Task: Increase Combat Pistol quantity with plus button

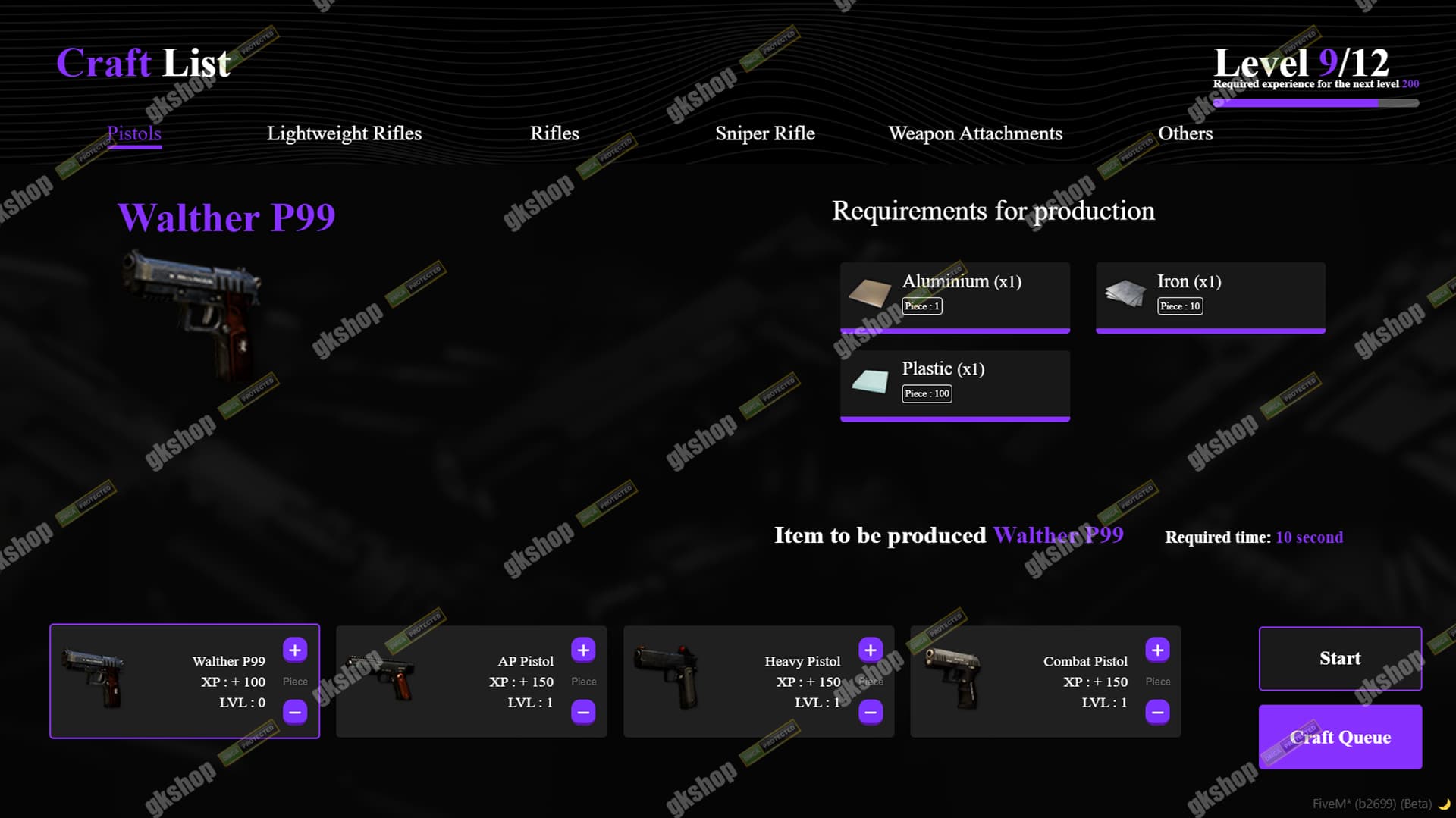Action: (x=1158, y=650)
